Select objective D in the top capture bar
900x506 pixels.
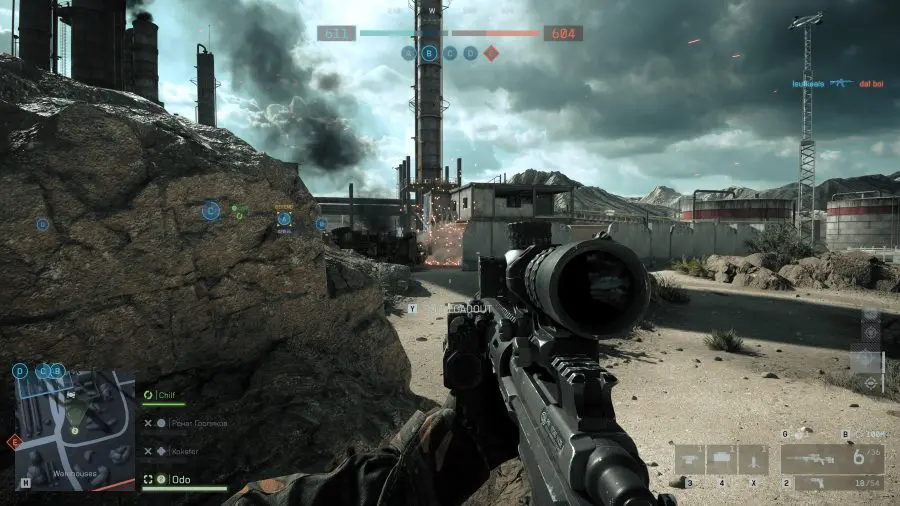[x=470, y=53]
